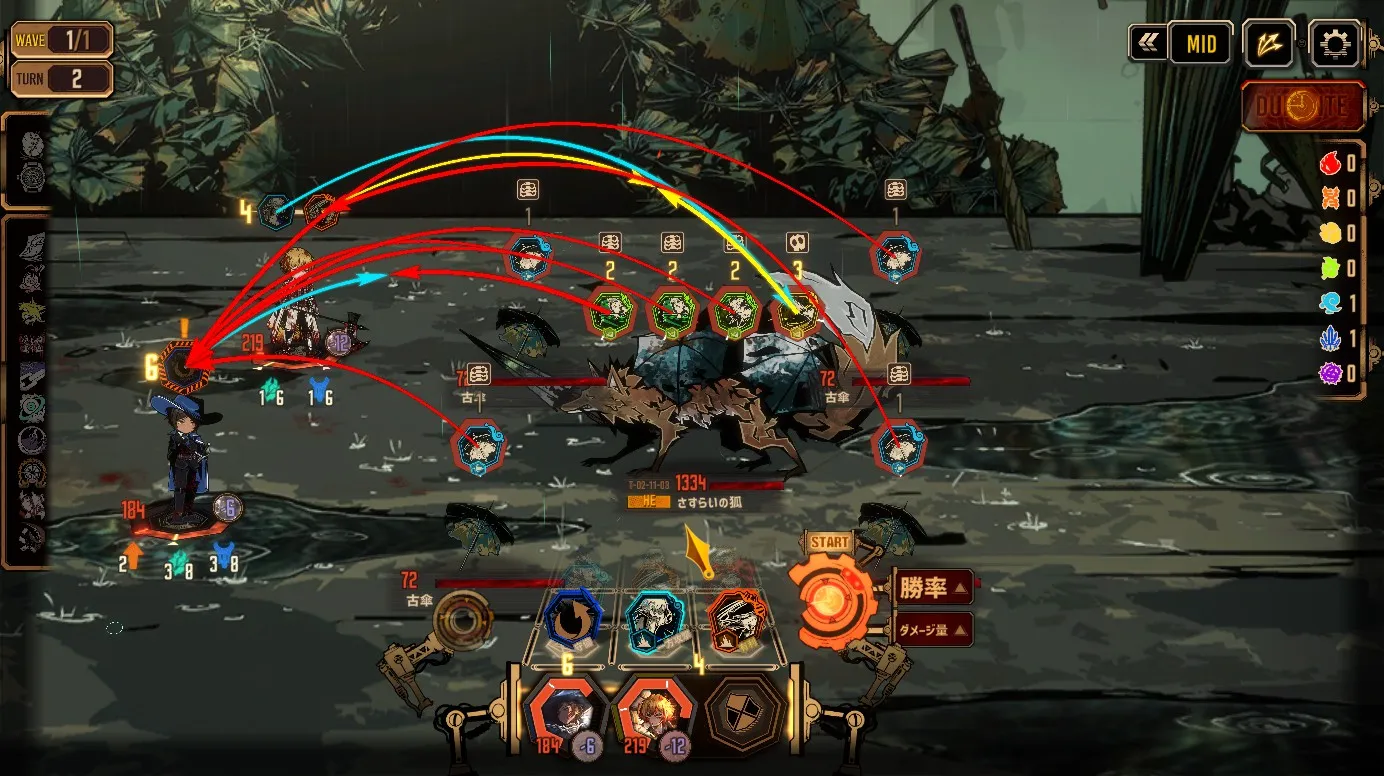Viewport: 1384px width, 776px height.
Task: Click the double-arrow collapse button beside MID
Action: [1146, 44]
